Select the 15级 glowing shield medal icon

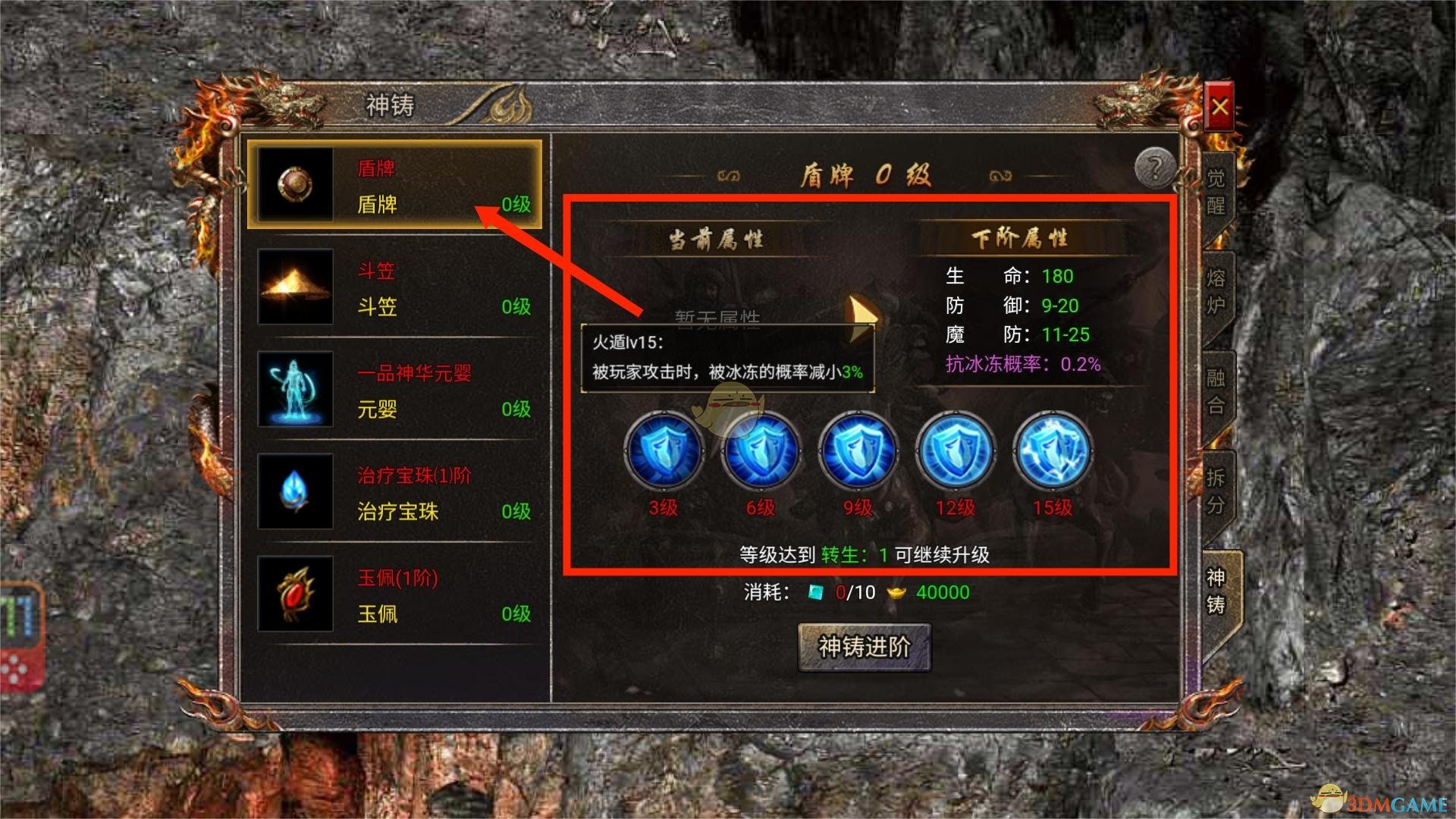click(x=1053, y=450)
